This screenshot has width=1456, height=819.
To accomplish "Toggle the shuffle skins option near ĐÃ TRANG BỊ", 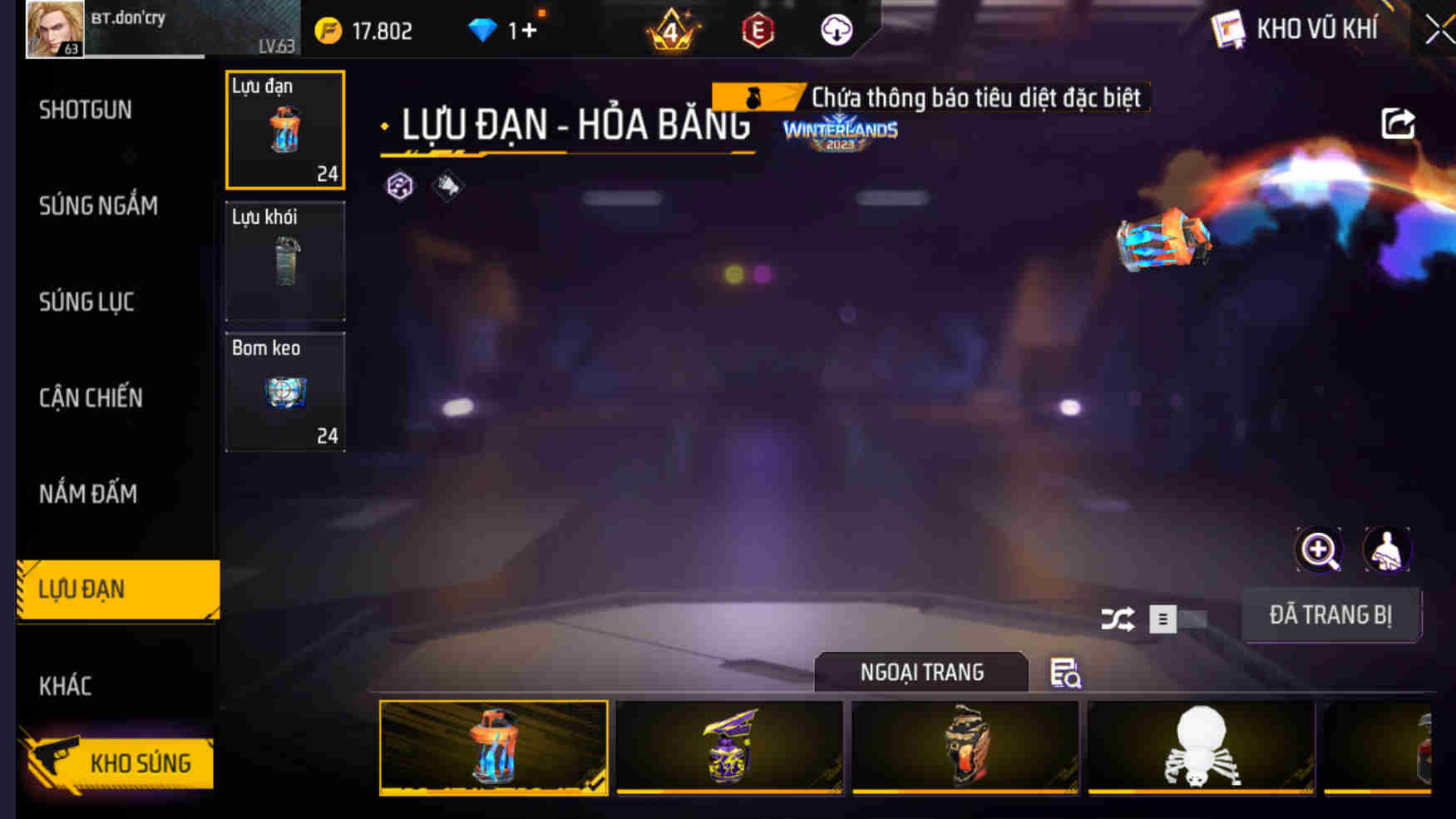I will [1118, 619].
